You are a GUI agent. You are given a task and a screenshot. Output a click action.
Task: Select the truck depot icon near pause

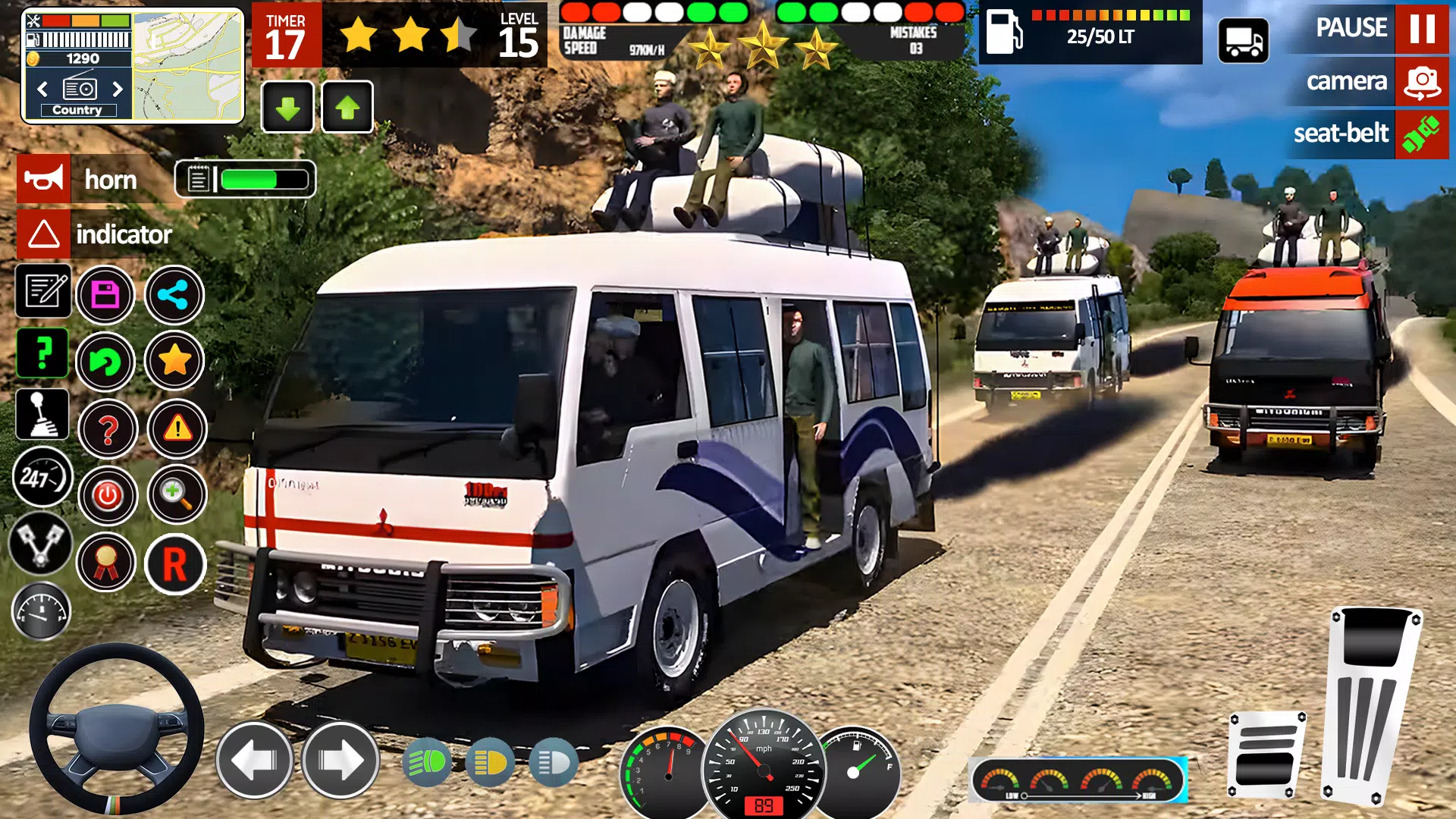[1246, 39]
